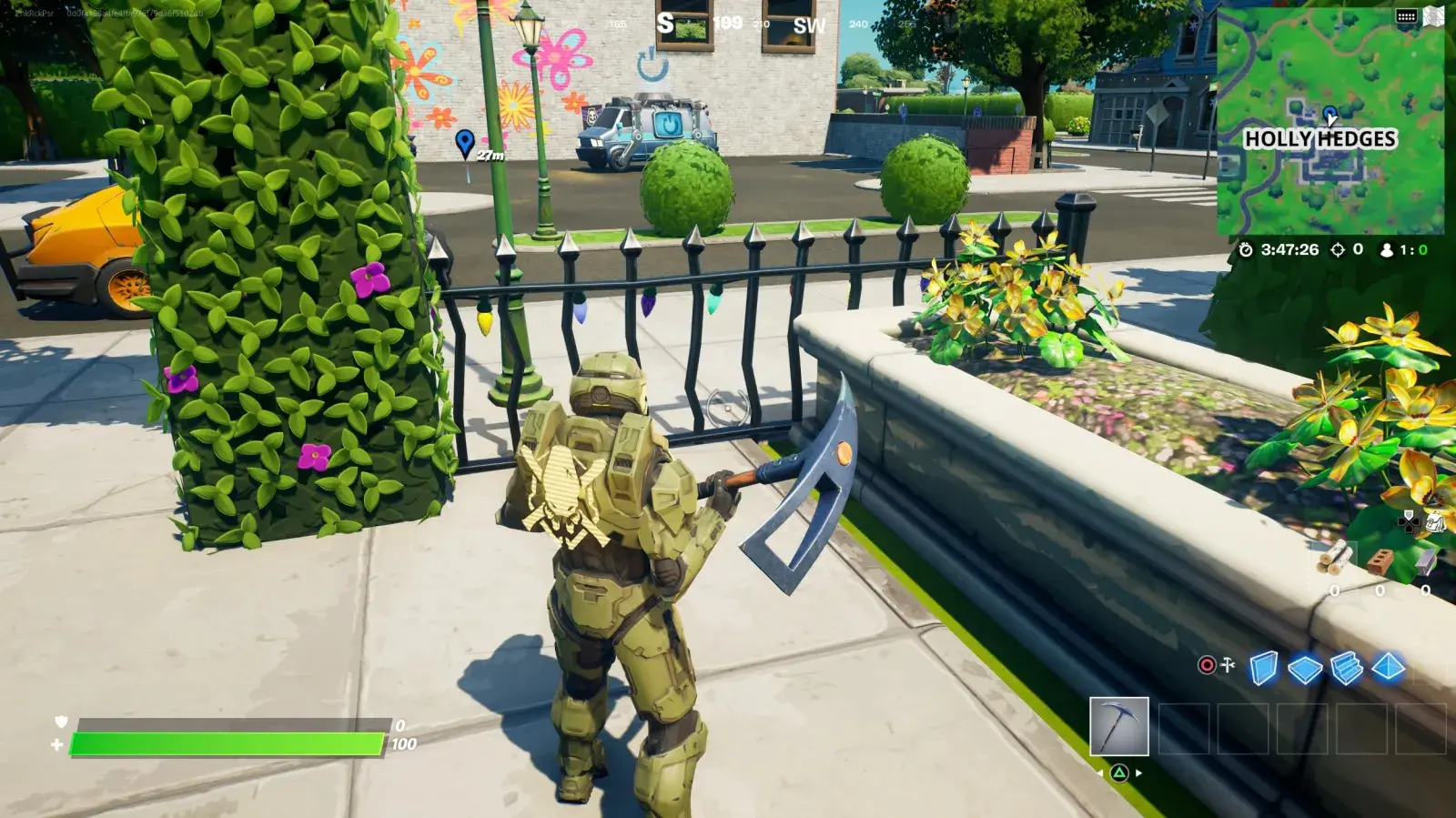Expand the hotbar with the left arrow indicator
Image resolution: width=1456 pixels, height=818 pixels.
click(1100, 773)
